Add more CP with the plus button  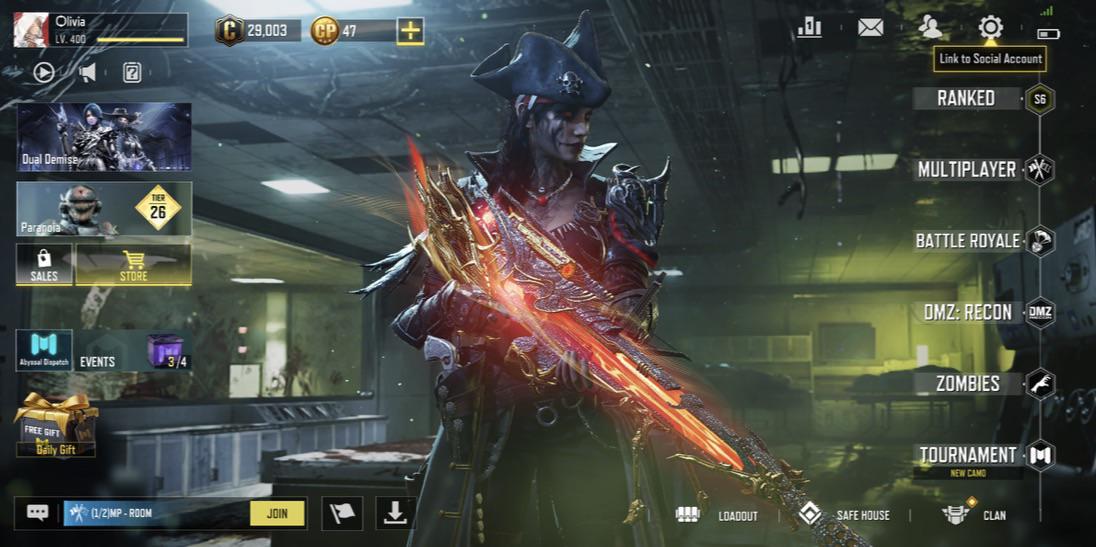tap(410, 31)
